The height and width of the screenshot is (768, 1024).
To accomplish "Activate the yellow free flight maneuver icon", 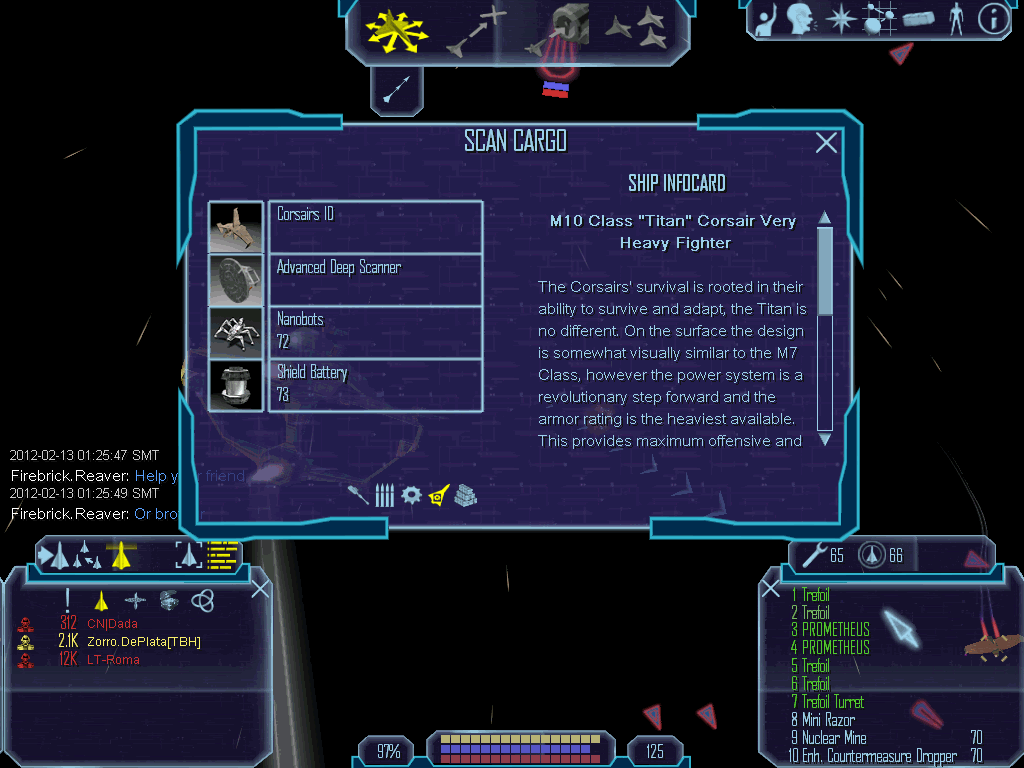I will (396, 31).
